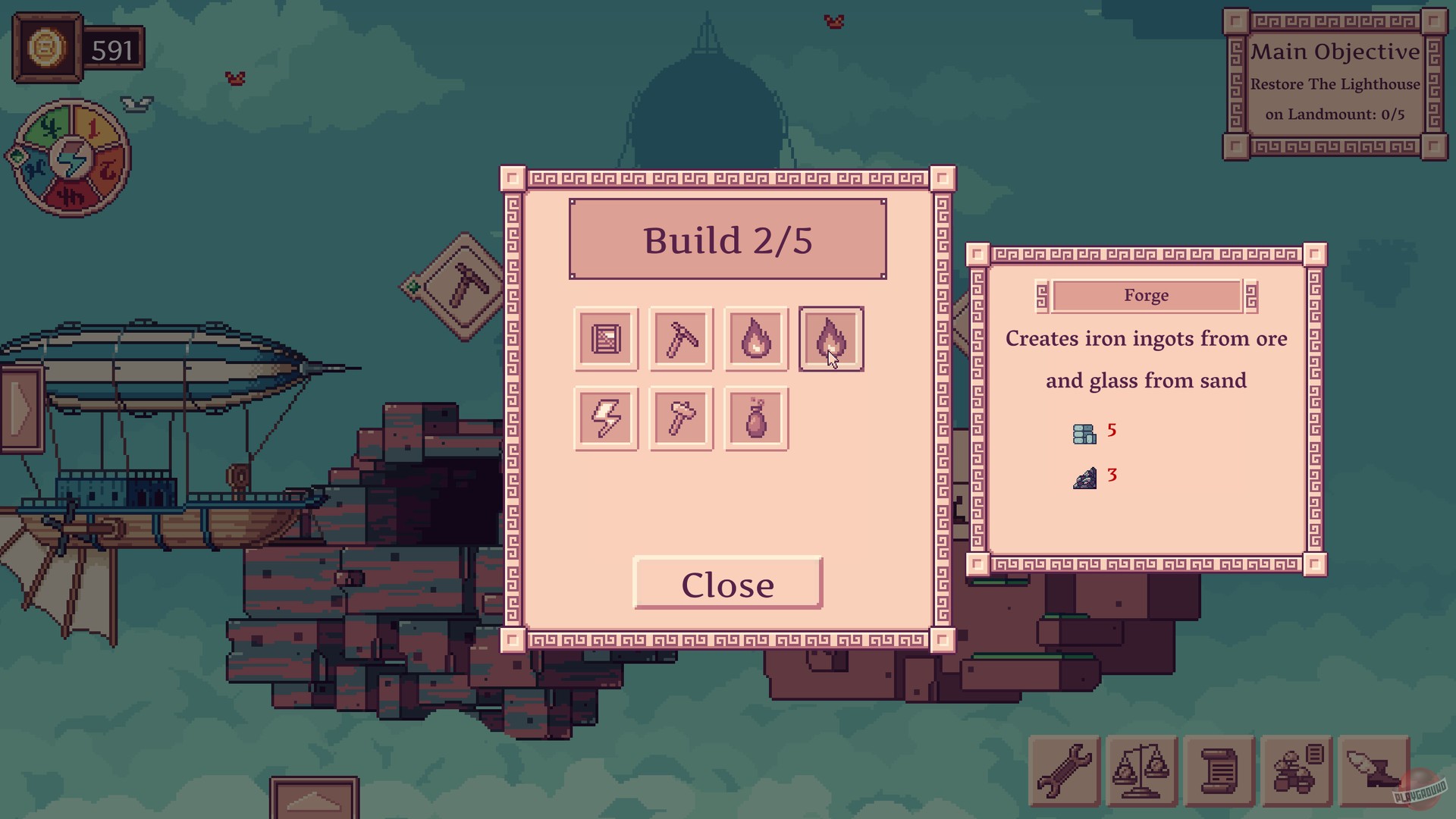Select the lightning generator building icon
1456x819 pixels.
(605, 418)
